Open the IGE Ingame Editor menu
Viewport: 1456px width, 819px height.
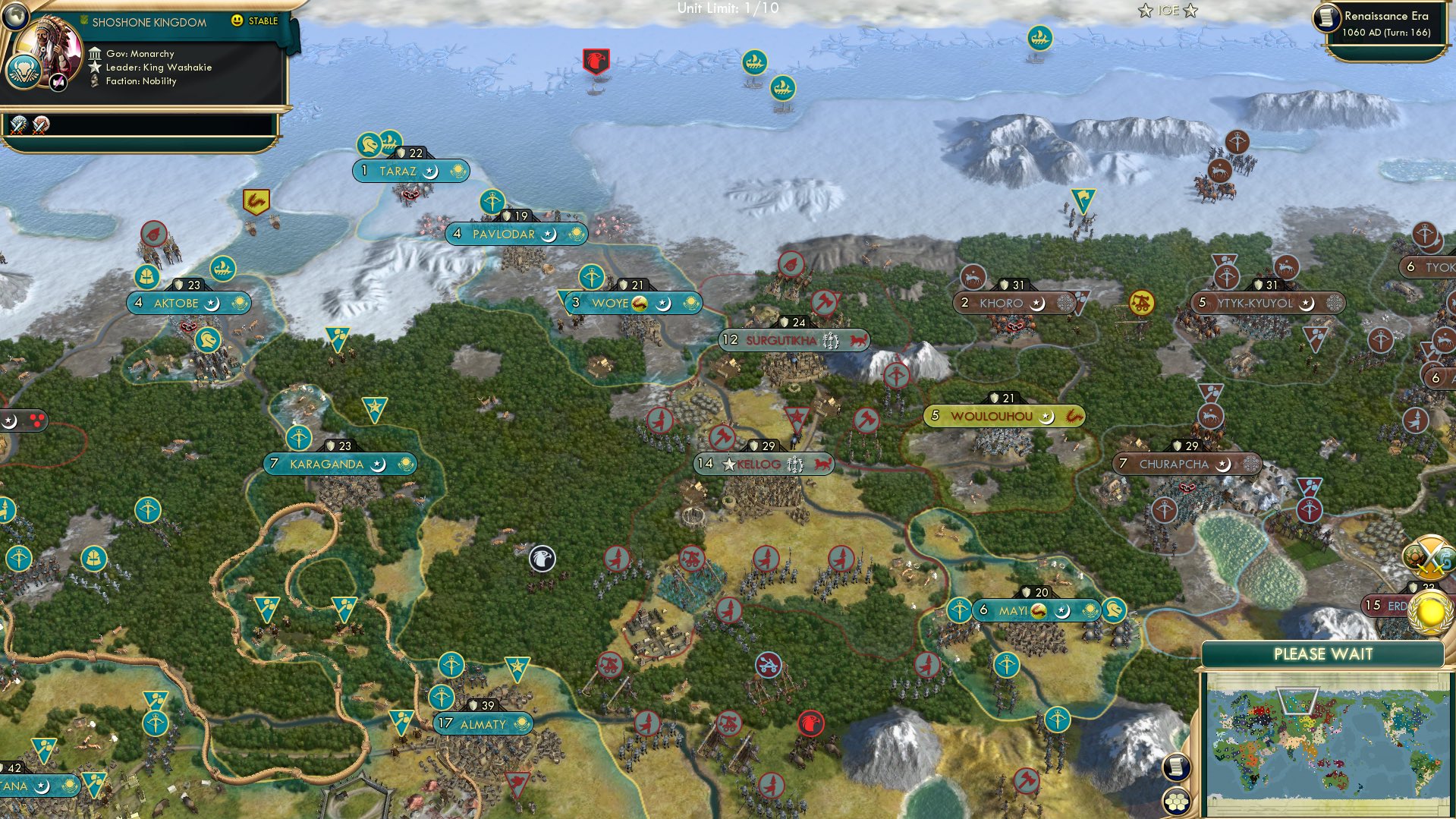pos(1169,11)
